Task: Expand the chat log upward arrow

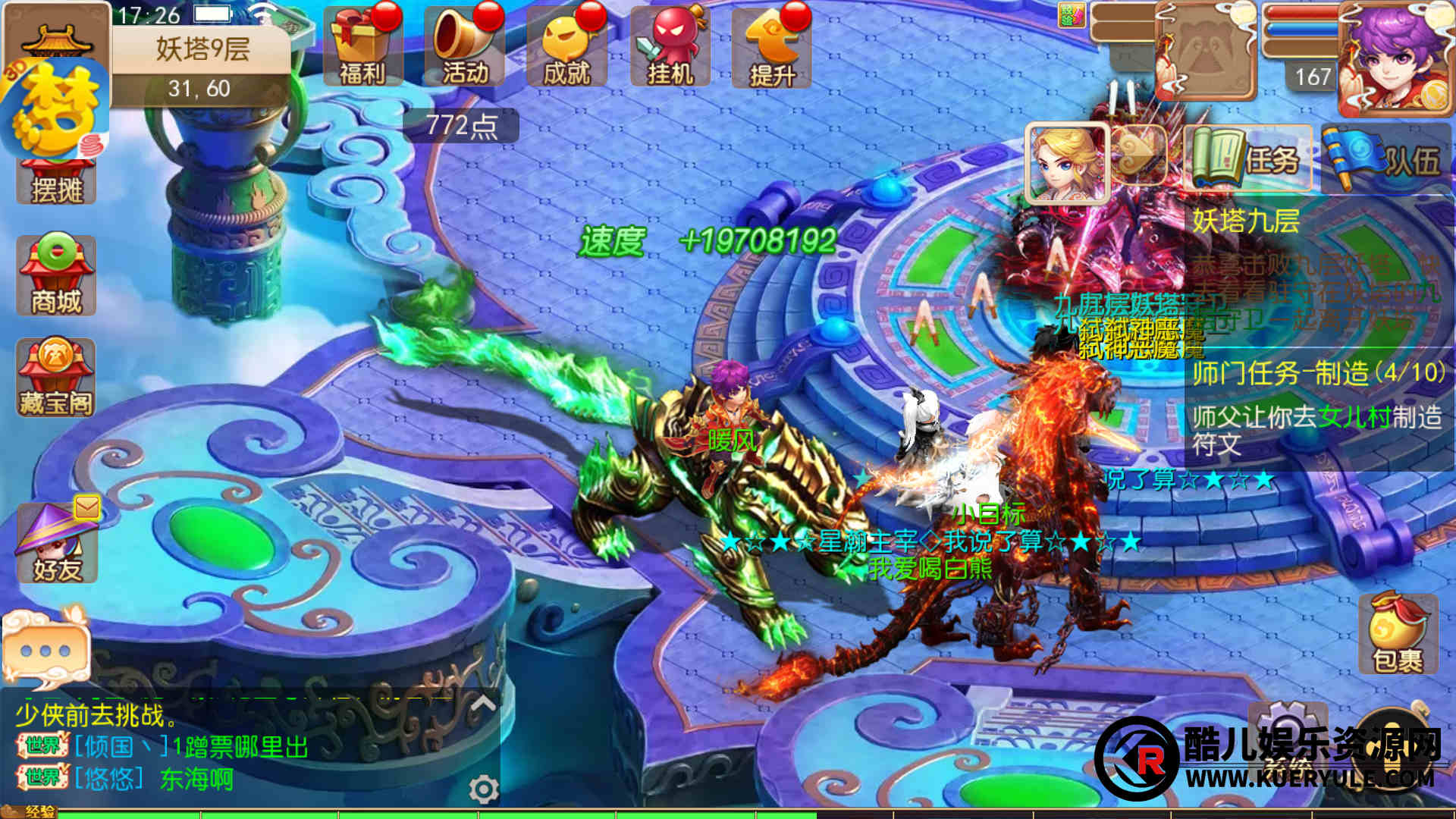Action: click(483, 704)
